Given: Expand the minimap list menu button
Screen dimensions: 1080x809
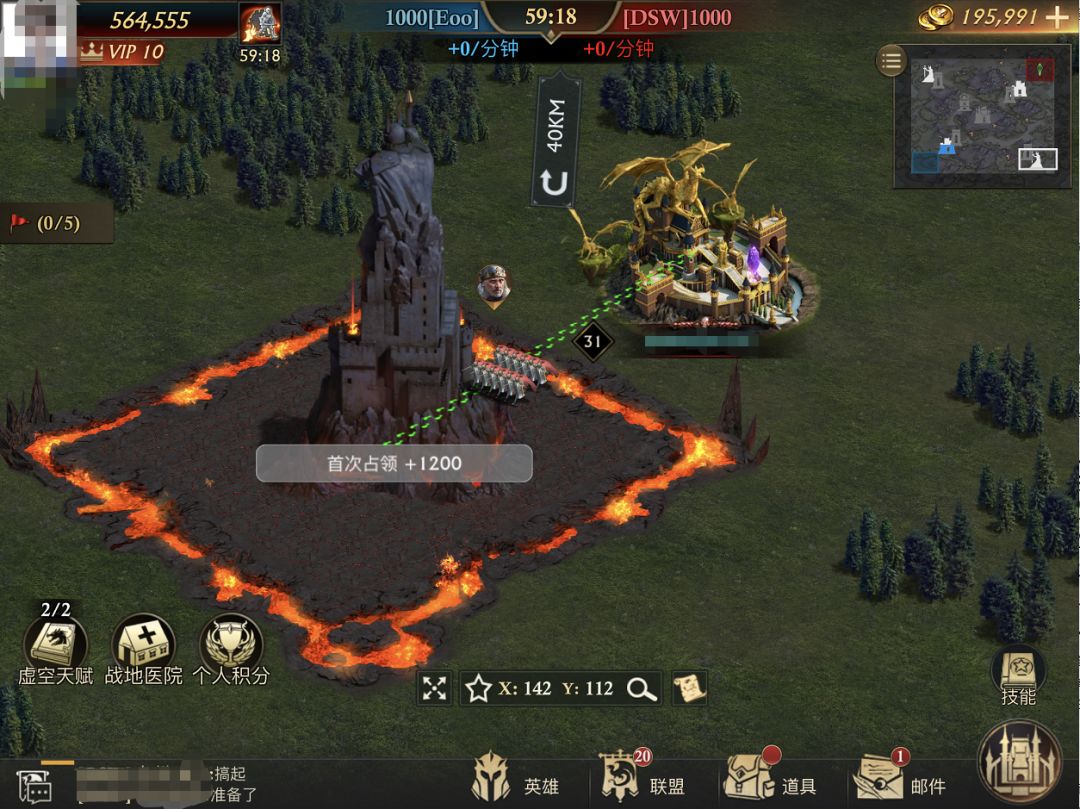Looking at the screenshot, I should tap(891, 61).
